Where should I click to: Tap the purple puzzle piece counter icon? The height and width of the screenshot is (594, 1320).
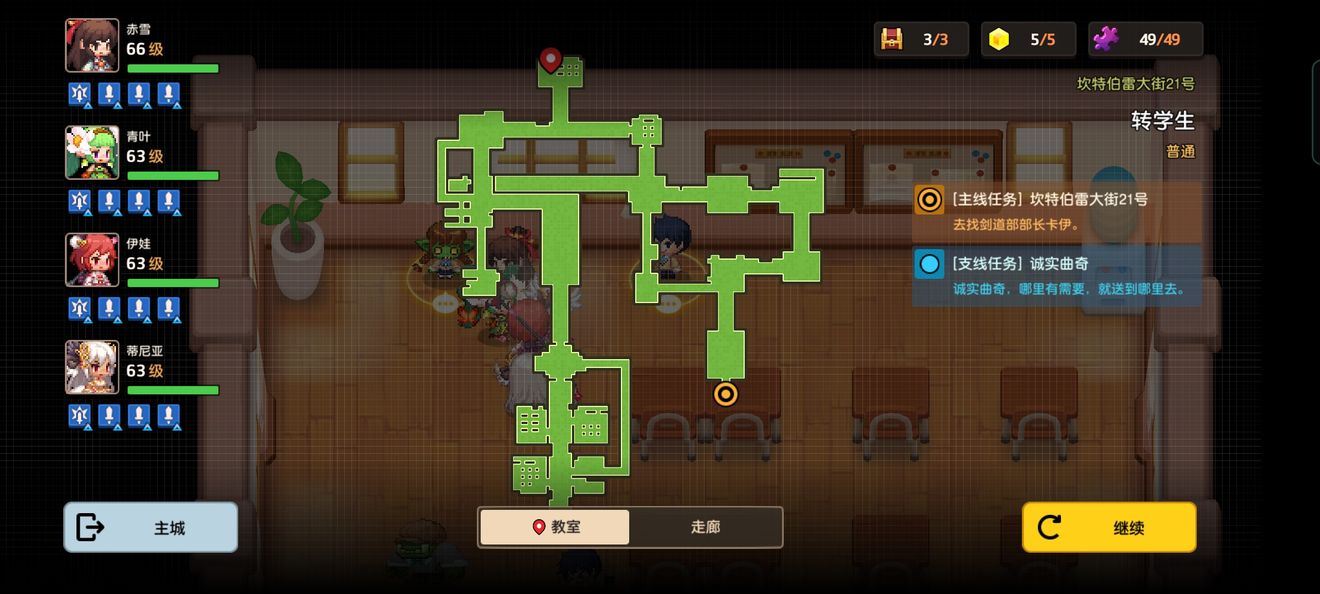click(x=1106, y=39)
